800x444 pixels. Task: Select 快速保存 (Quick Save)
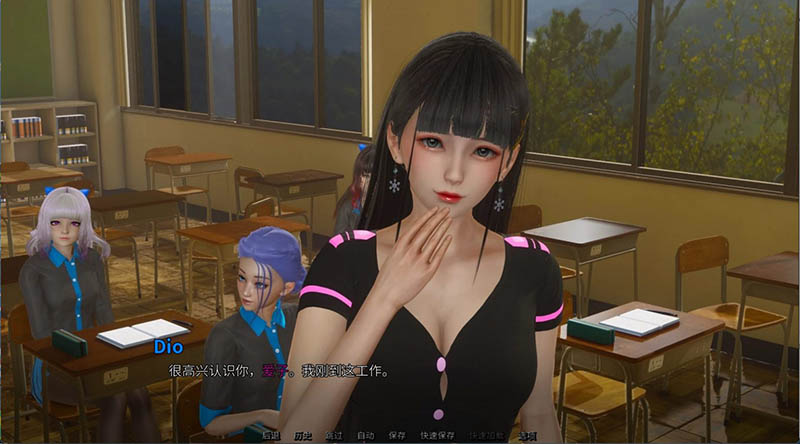tap(438, 436)
